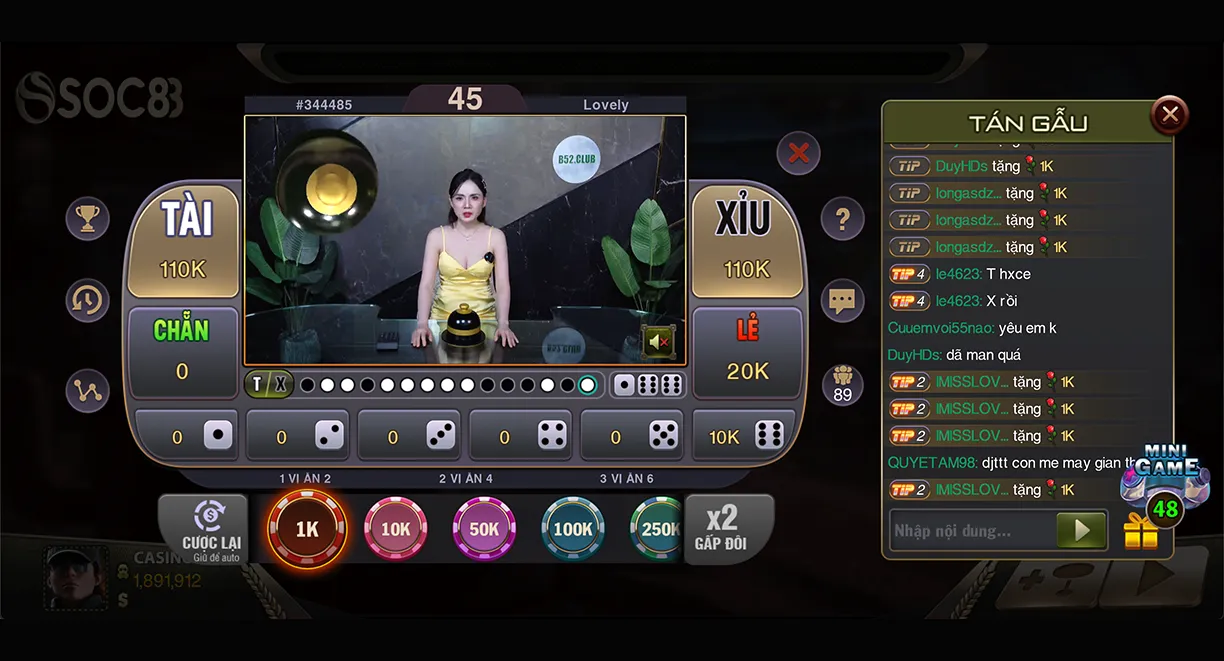Show the help question mark info

pos(842,218)
